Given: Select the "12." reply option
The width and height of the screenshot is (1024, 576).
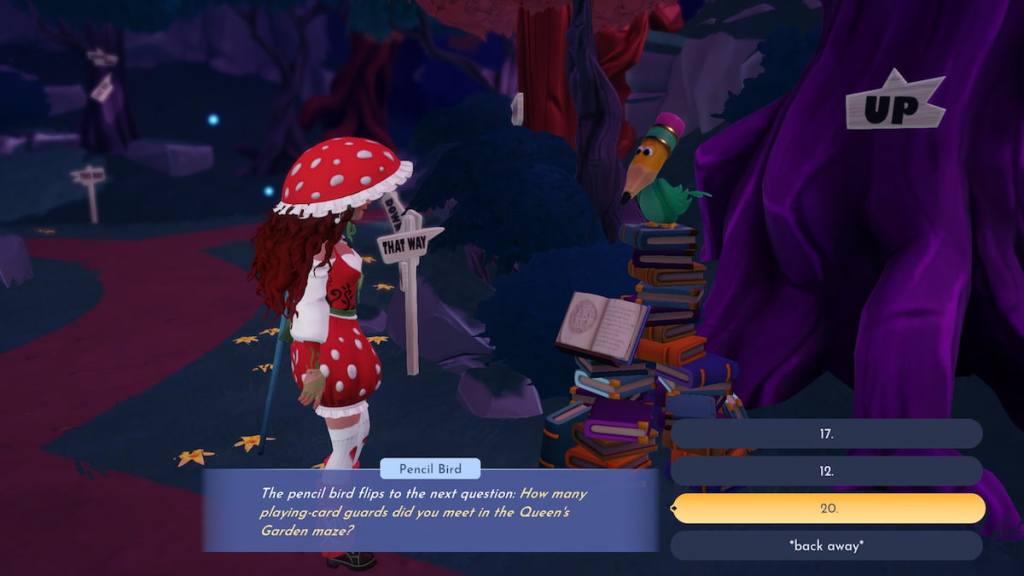Looking at the screenshot, I should [x=826, y=471].
